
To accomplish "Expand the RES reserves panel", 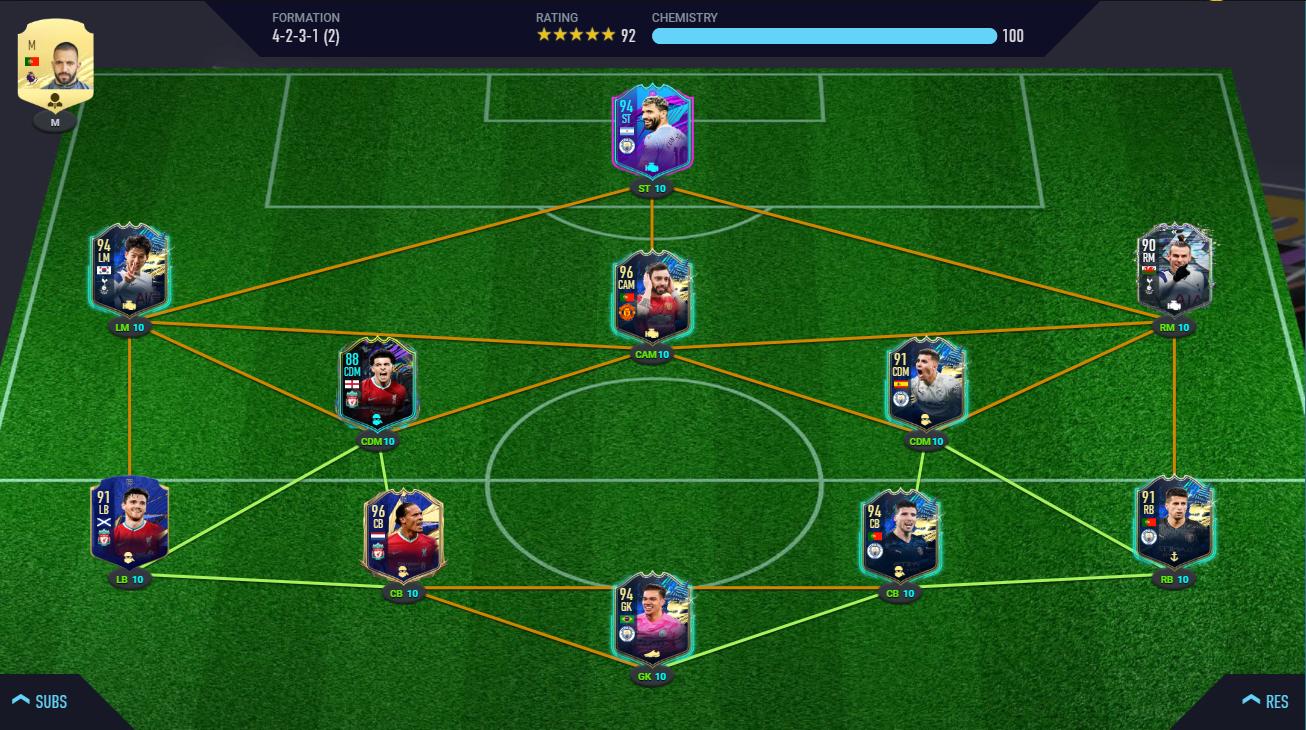I will pos(1265,701).
